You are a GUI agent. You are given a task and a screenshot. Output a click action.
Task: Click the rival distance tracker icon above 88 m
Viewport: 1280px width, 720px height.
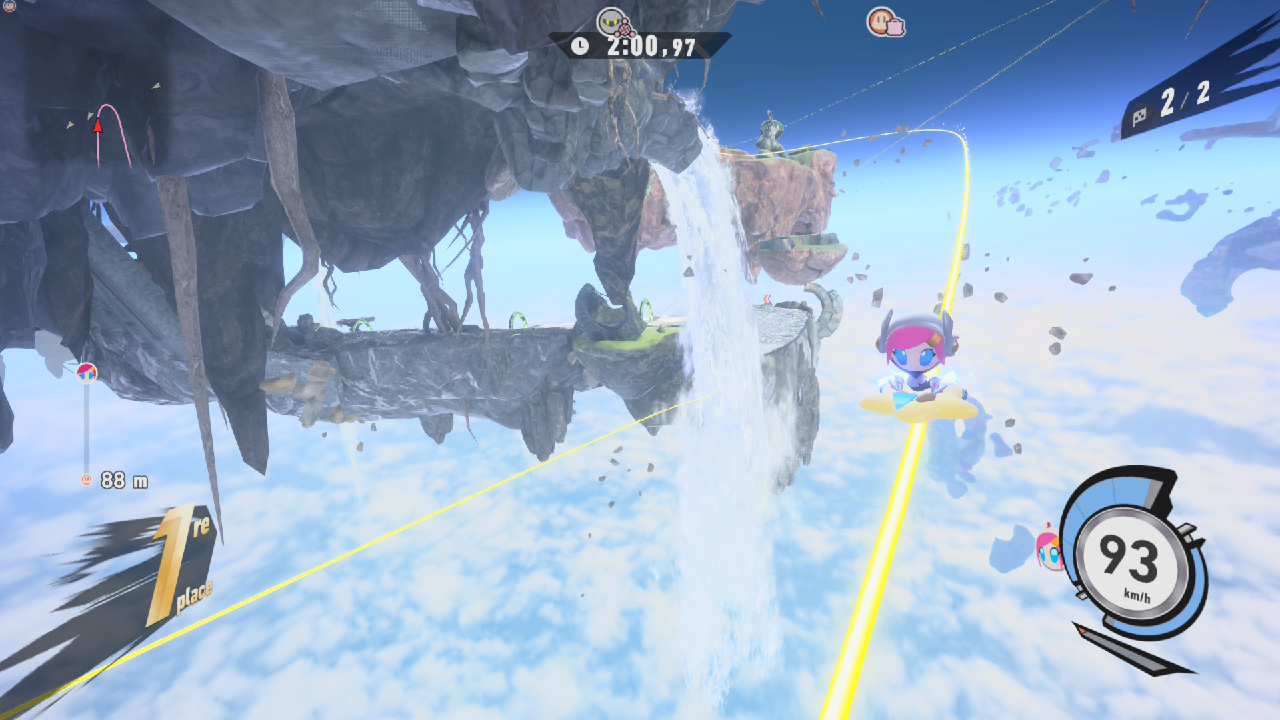pyautogui.click(x=87, y=373)
